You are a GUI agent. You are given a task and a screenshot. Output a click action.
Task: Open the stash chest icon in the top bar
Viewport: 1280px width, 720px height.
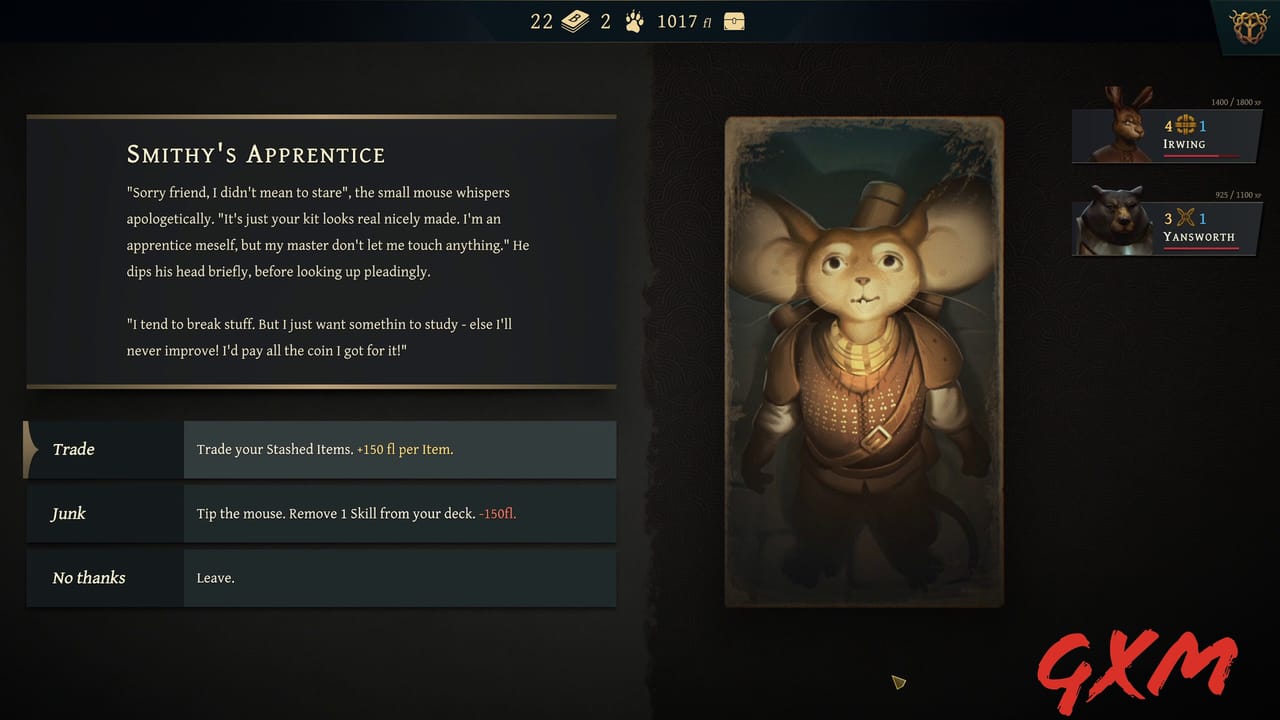tap(734, 20)
